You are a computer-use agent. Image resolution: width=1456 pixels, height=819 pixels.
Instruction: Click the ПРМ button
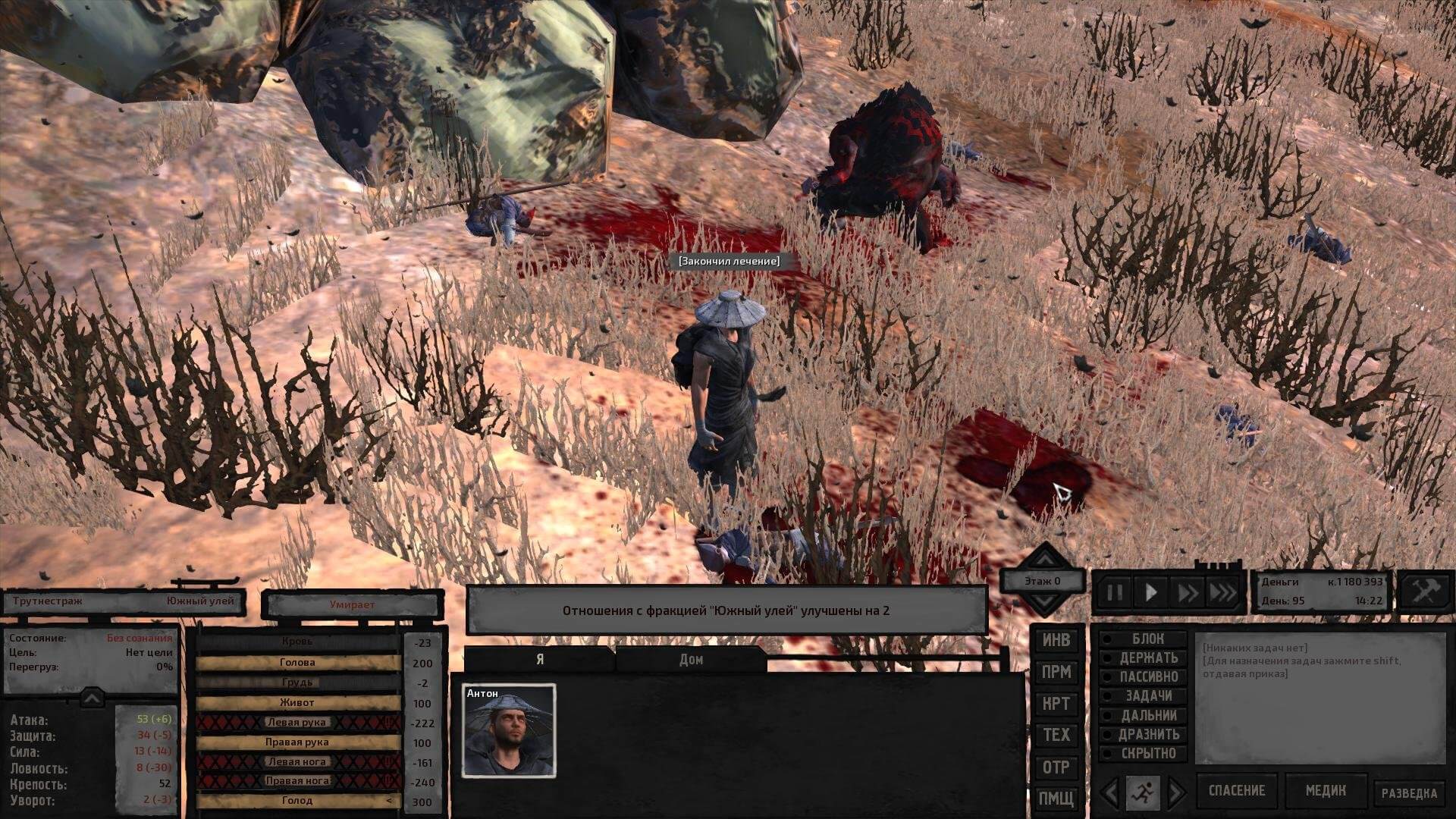tap(1056, 672)
